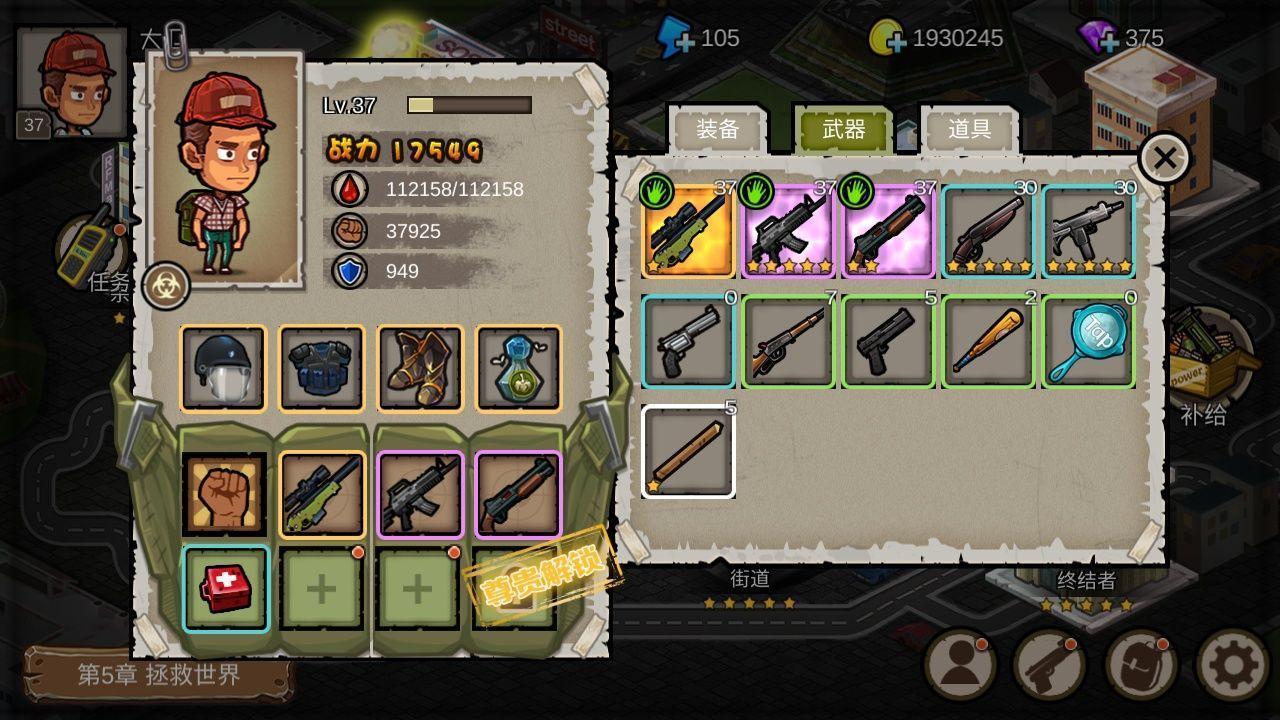Choose the revolver weapon slot
The width and height of the screenshot is (1280, 720).
coord(688,341)
